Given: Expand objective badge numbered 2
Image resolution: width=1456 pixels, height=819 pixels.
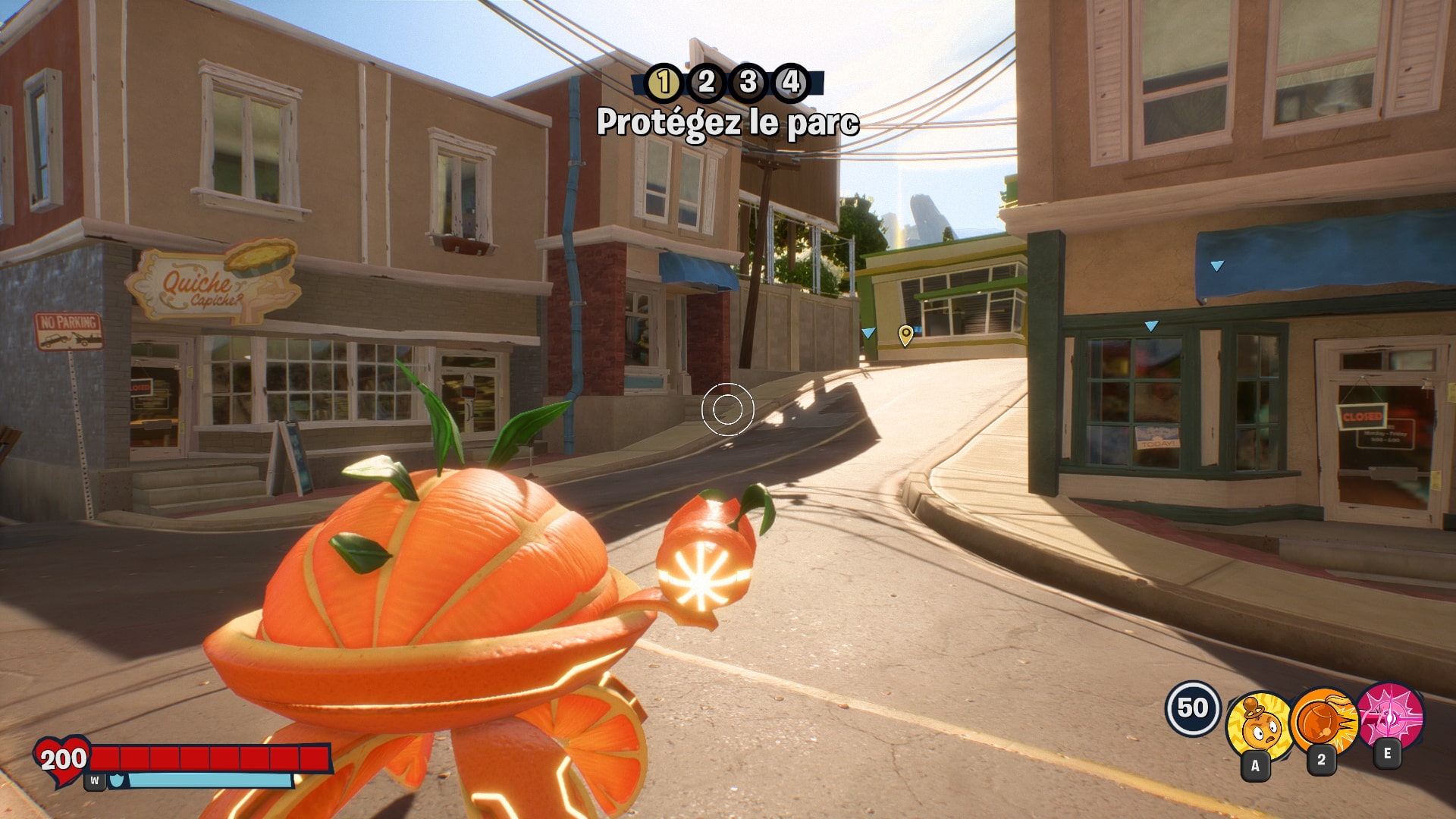Looking at the screenshot, I should coord(707,85).
